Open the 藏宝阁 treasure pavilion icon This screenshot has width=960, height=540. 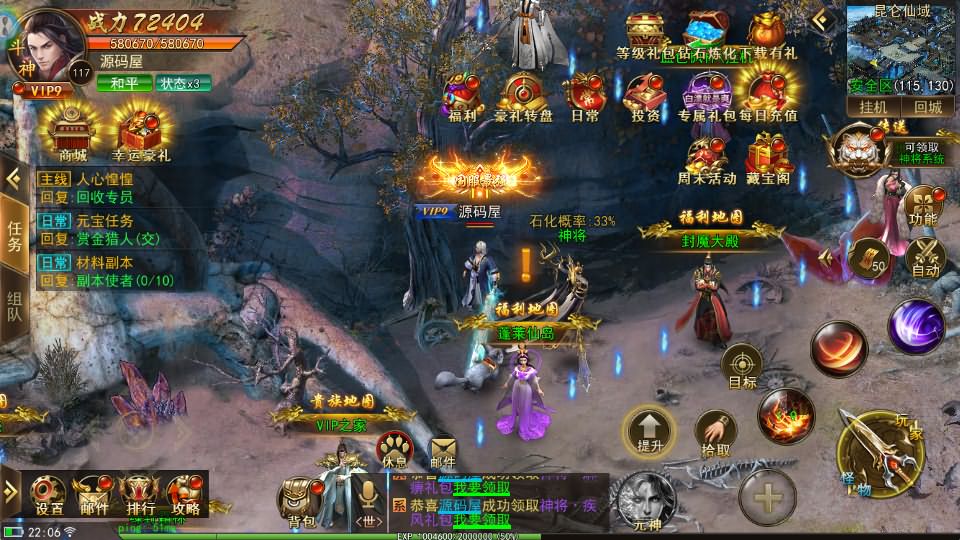click(x=768, y=158)
